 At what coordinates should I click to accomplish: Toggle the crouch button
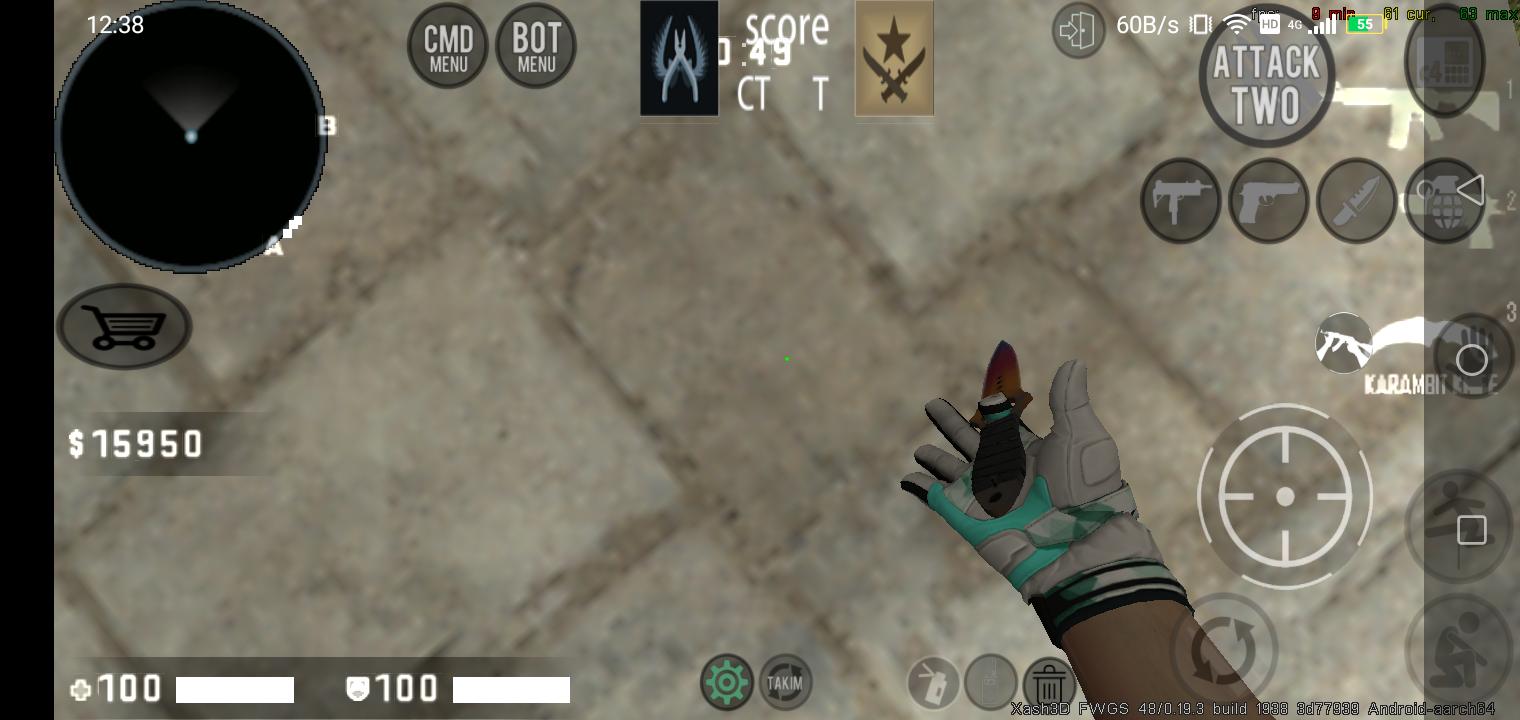pyautogui.click(x=1458, y=648)
